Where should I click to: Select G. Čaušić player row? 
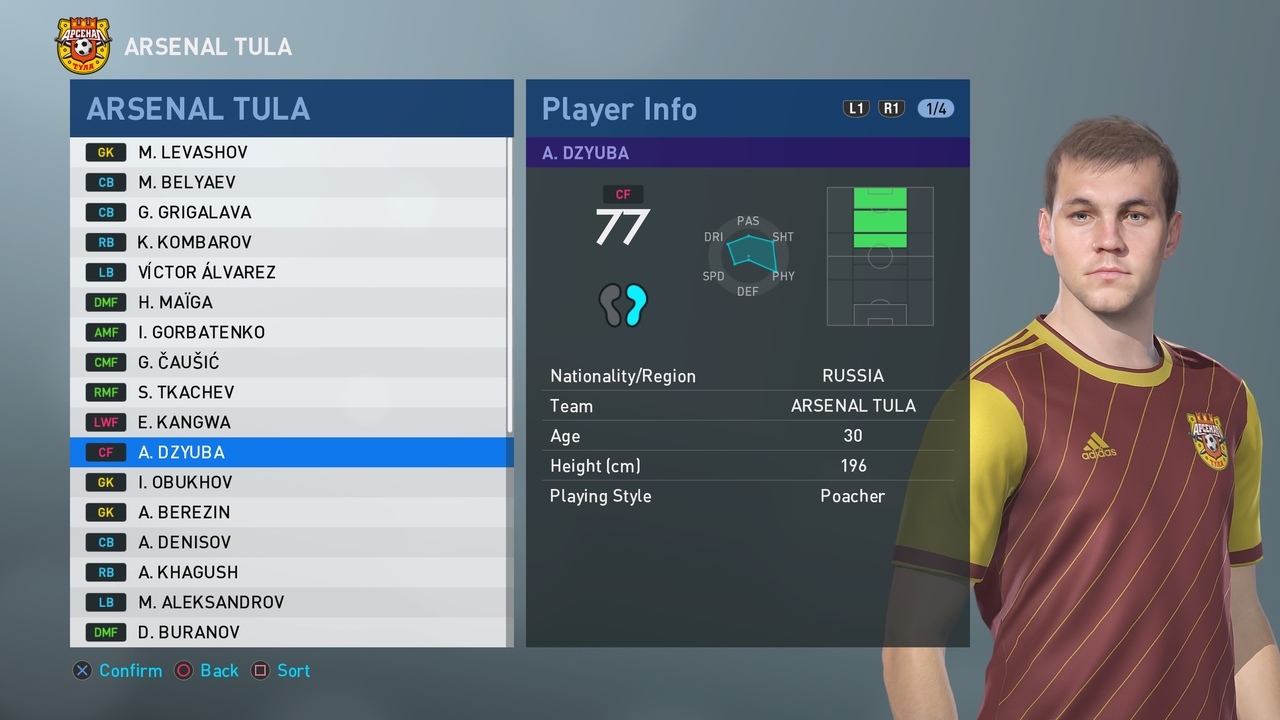[x=290, y=362]
